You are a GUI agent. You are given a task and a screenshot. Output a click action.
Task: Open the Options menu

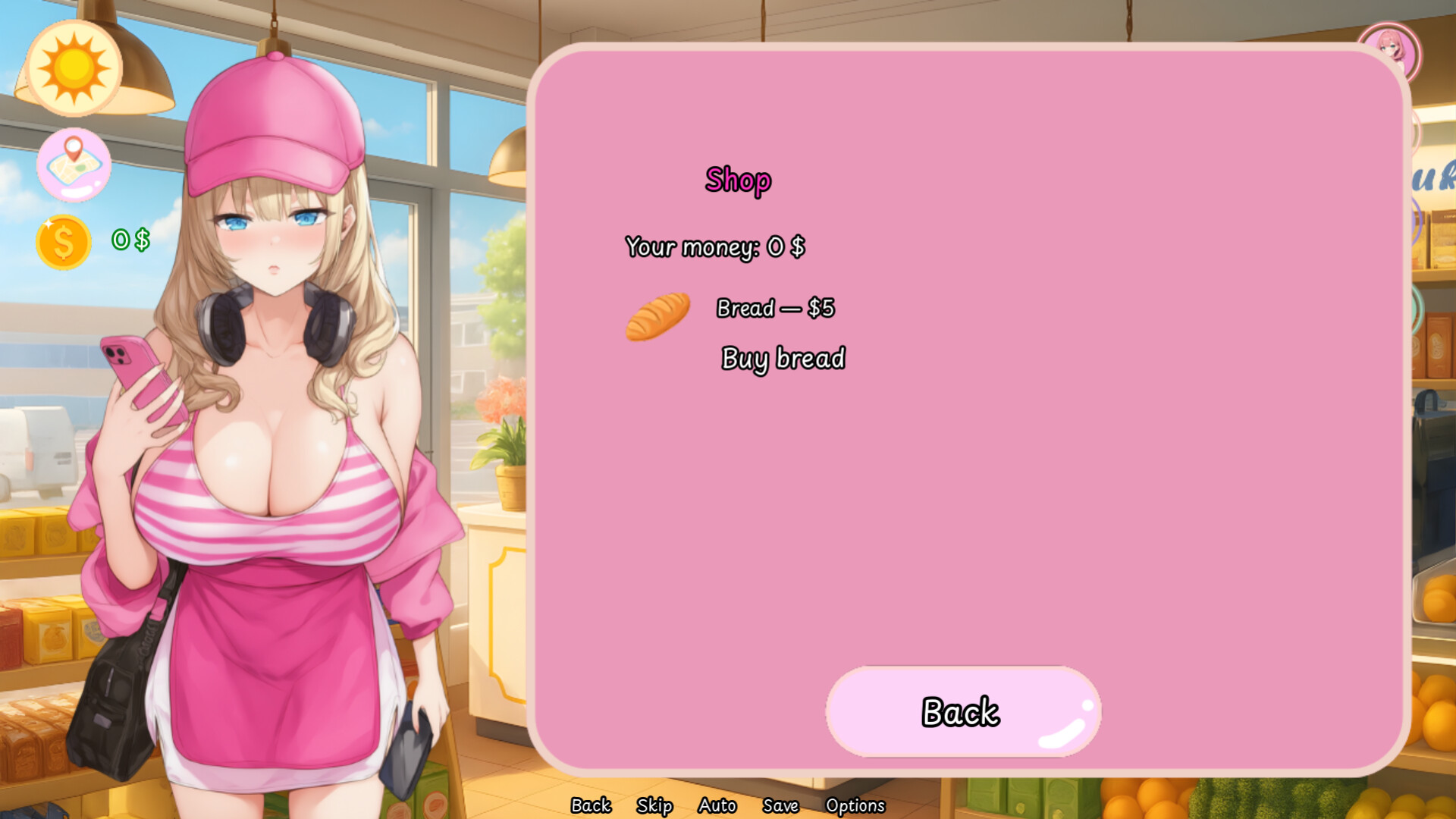point(856,805)
